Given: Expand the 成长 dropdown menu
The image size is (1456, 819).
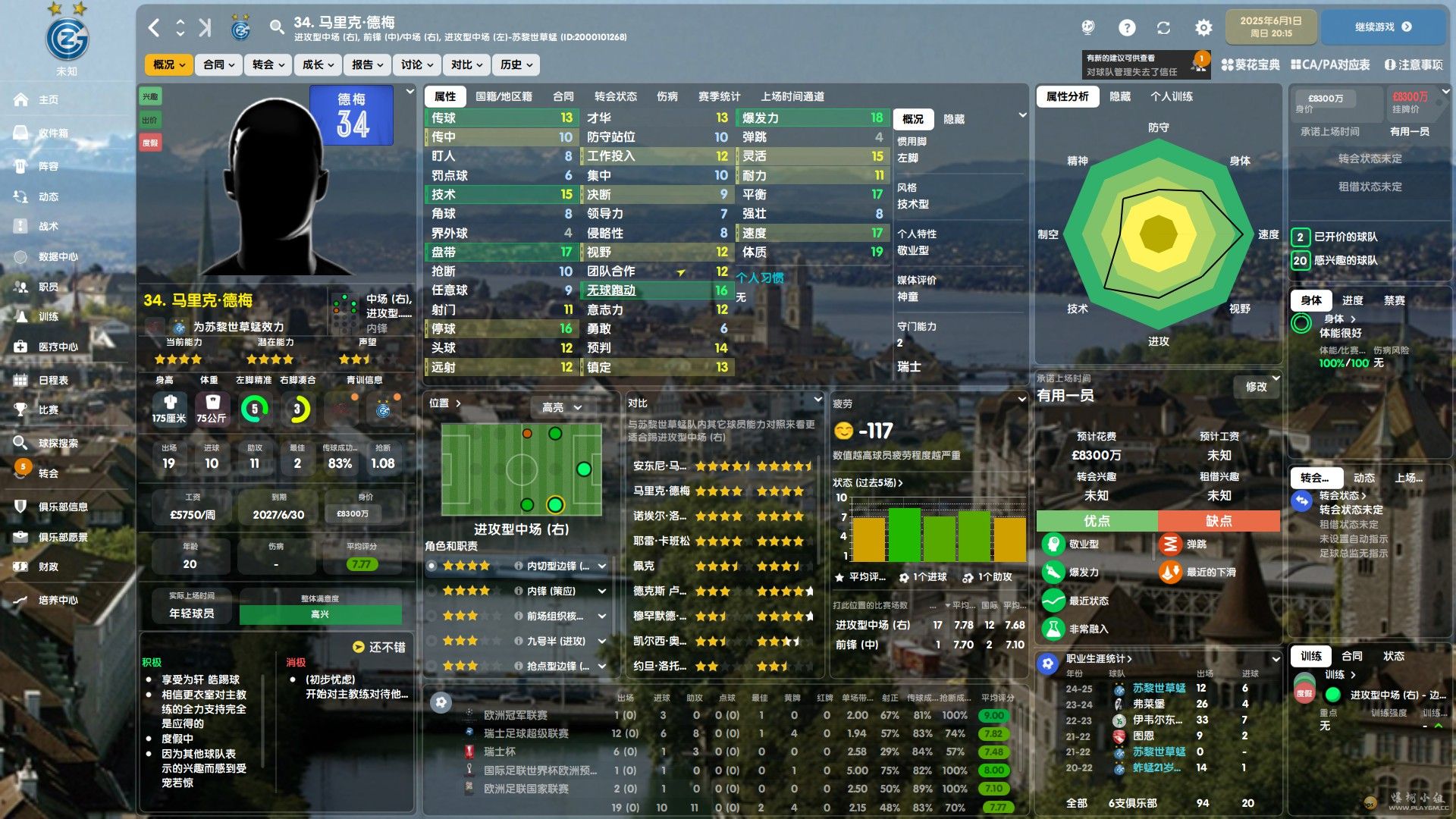Looking at the screenshot, I should (318, 65).
